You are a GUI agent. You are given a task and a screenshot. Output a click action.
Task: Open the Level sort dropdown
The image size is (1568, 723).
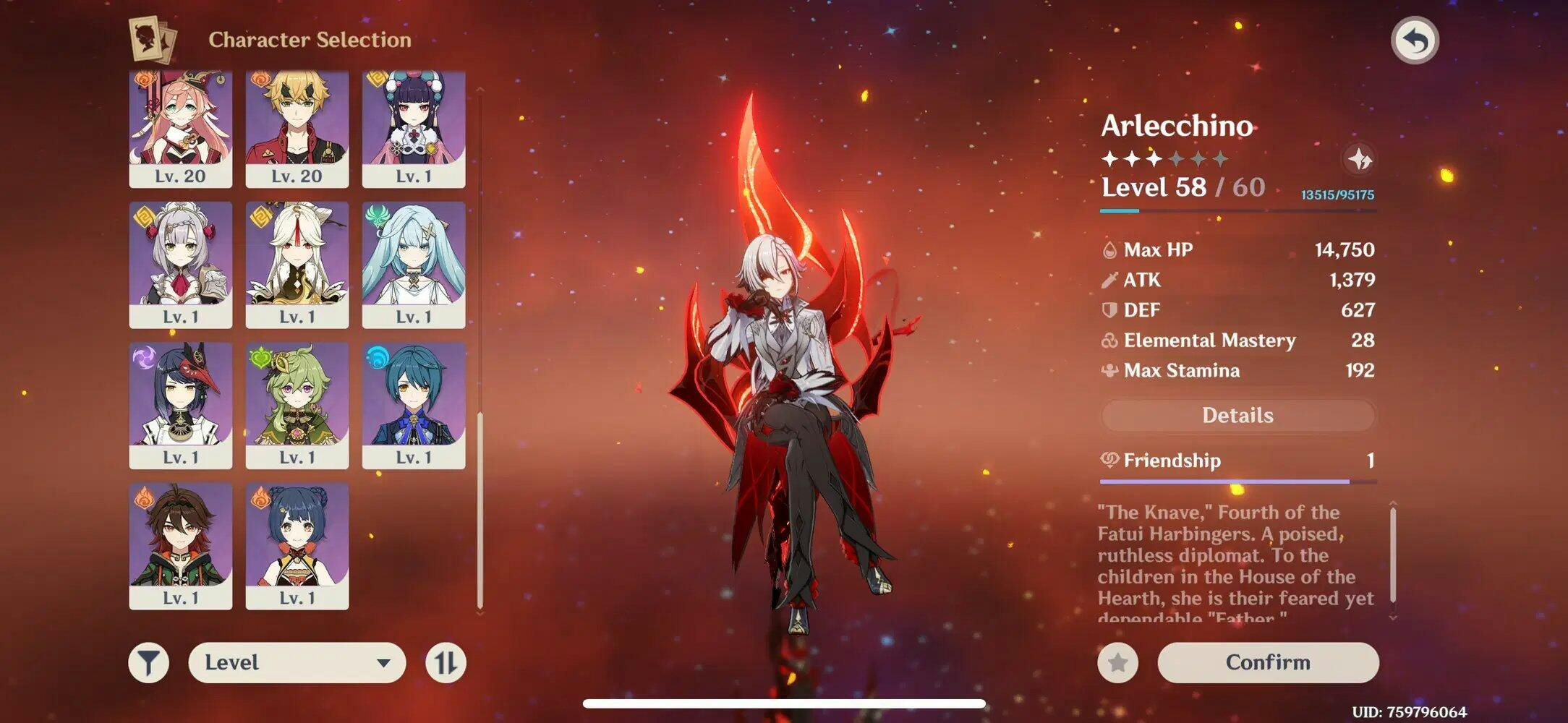click(297, 662)
